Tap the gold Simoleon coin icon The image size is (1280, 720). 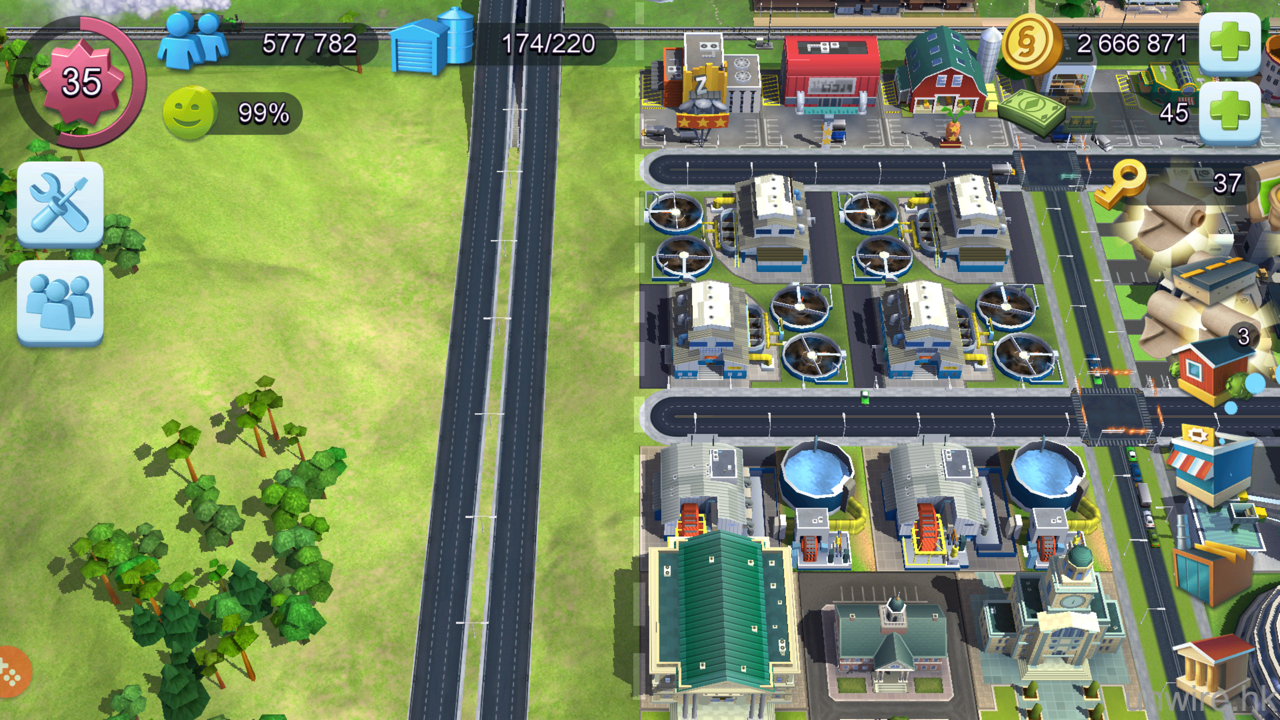tap(1032, 43)
